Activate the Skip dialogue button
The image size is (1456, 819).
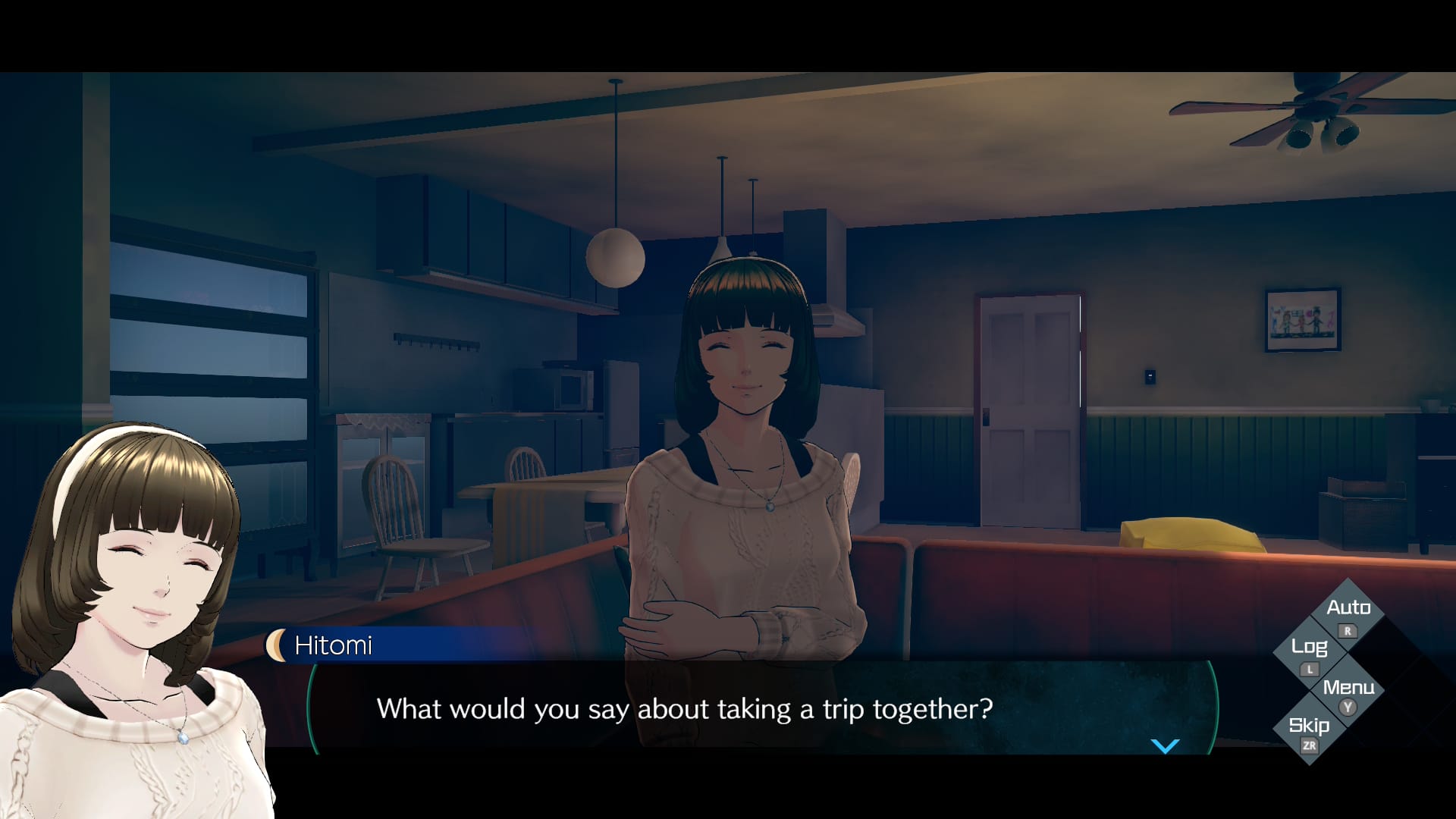click(x=1310, y=730)
